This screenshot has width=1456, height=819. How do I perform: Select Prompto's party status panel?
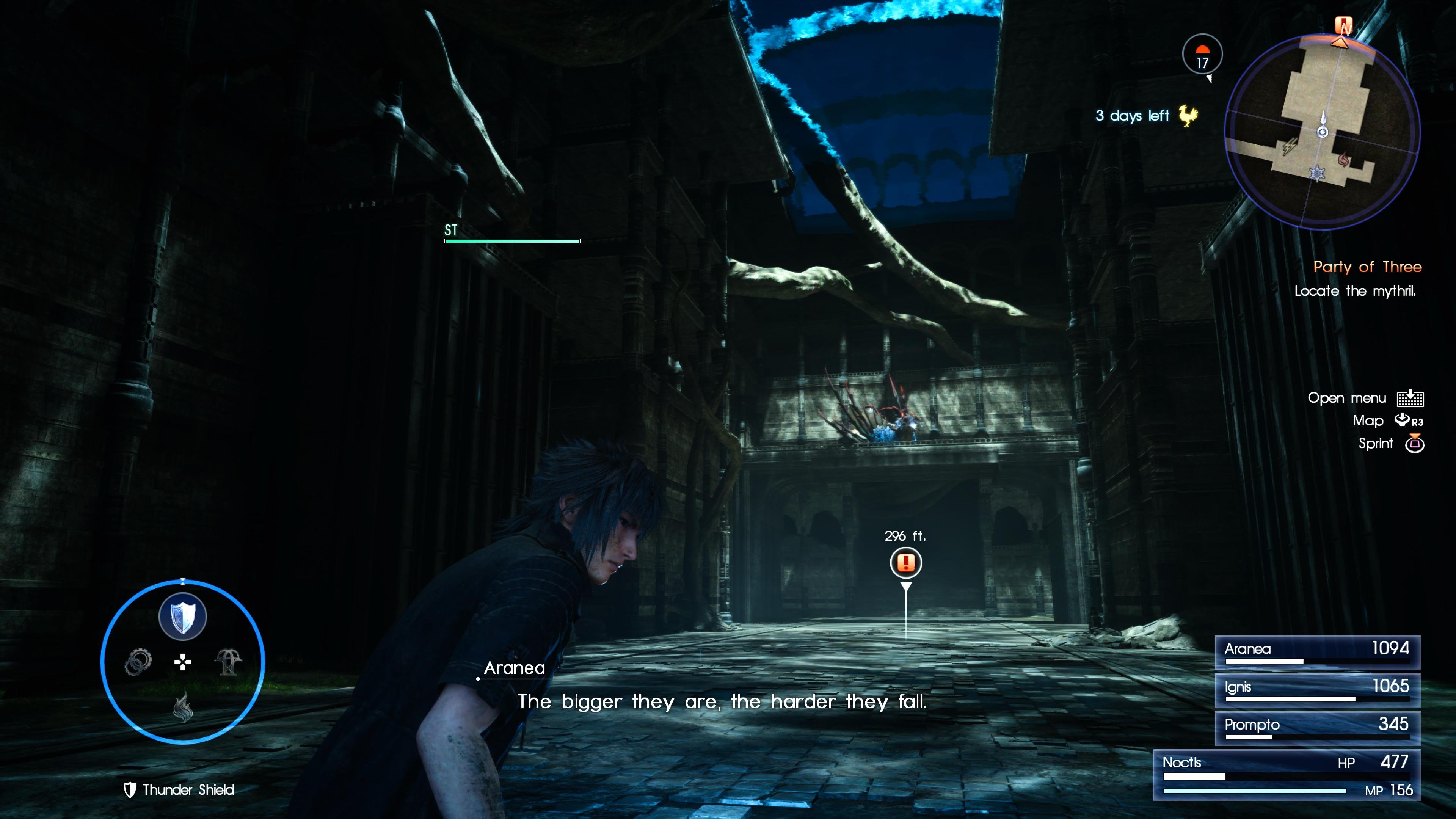[x=1317, y=728]
